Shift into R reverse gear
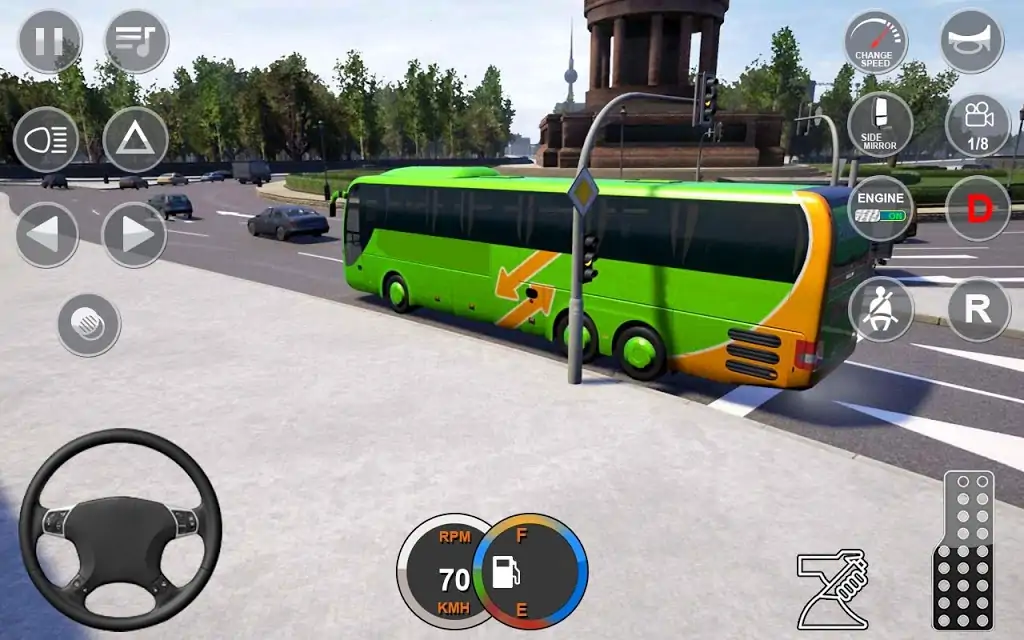Image resolution: width=1024 pixels, height=640 pixels. (977, 309)
